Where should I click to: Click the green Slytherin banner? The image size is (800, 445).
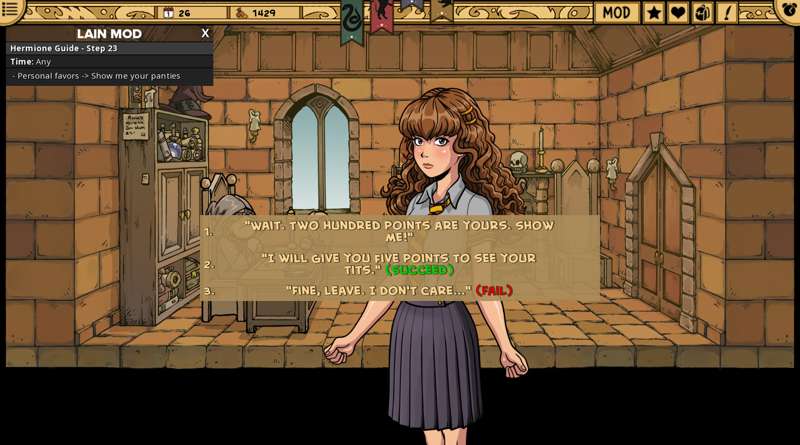pos(352,20)
